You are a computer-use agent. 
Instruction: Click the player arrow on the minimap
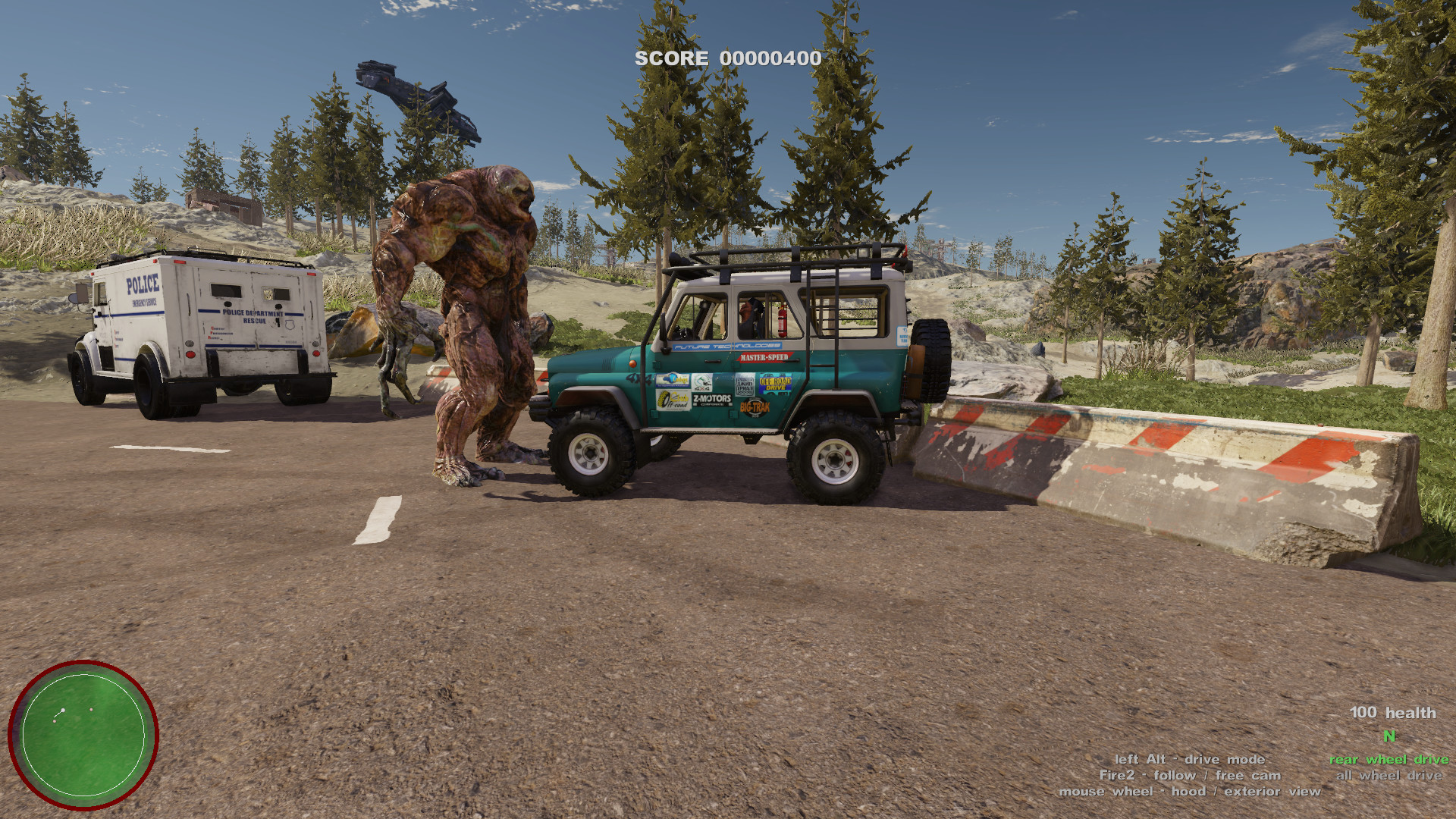[x=62, y=710]
